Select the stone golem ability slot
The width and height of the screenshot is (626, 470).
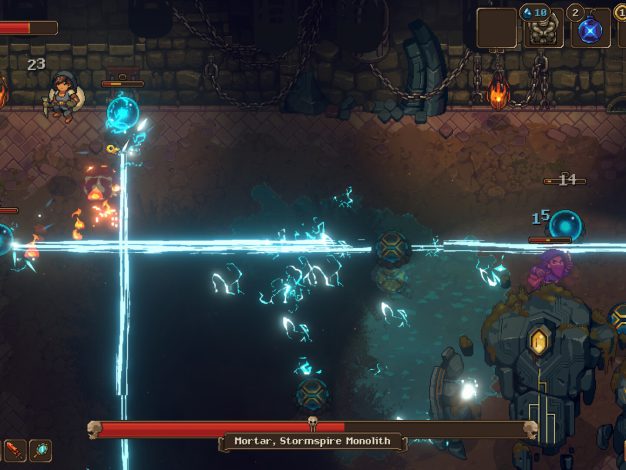pyautogui.click(x=541, y=28)
